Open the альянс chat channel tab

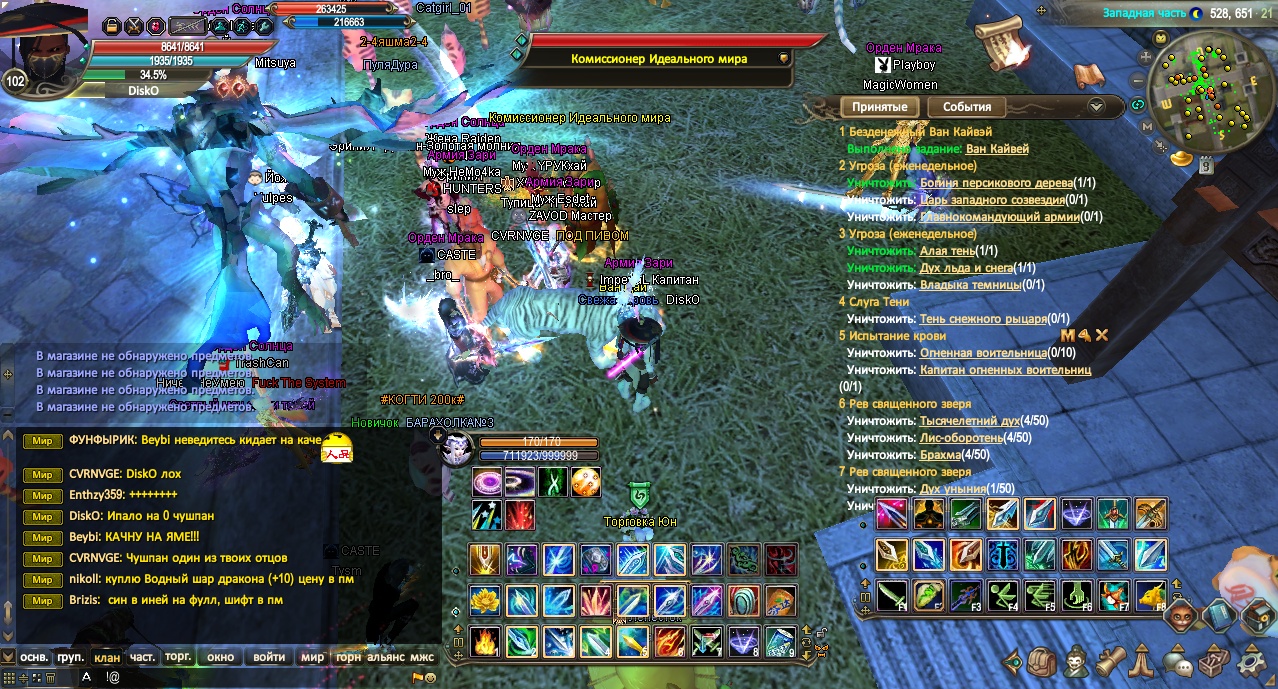tap(385, 657)
